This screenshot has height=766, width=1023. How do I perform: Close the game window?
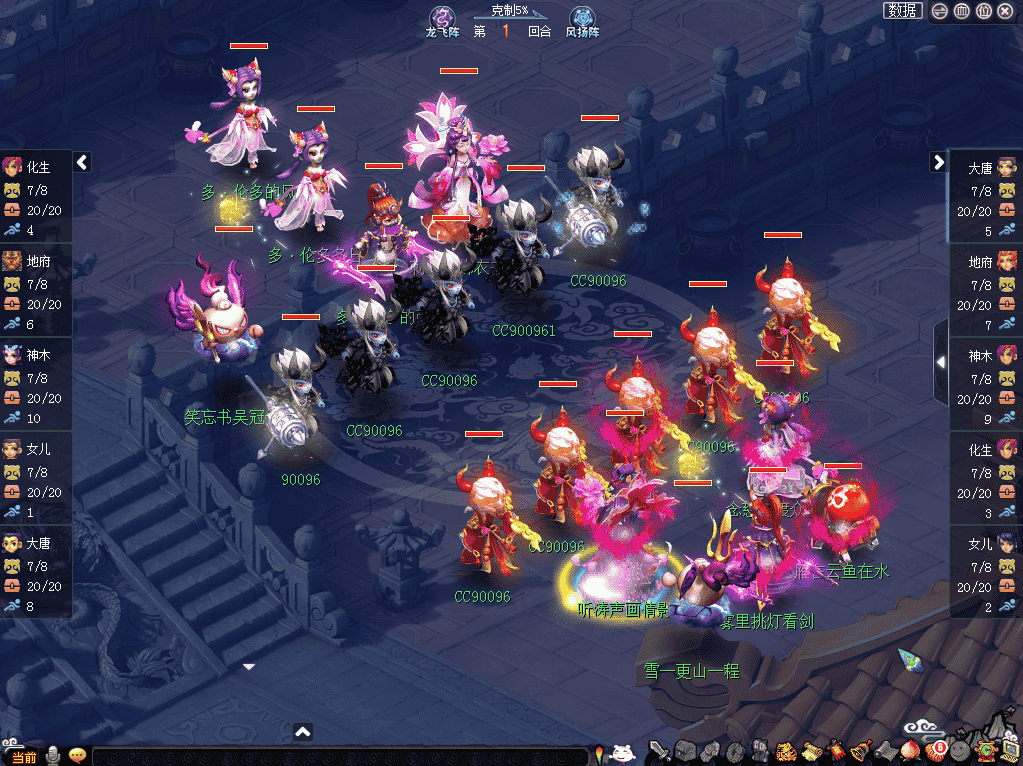(x=1005, y=11)
